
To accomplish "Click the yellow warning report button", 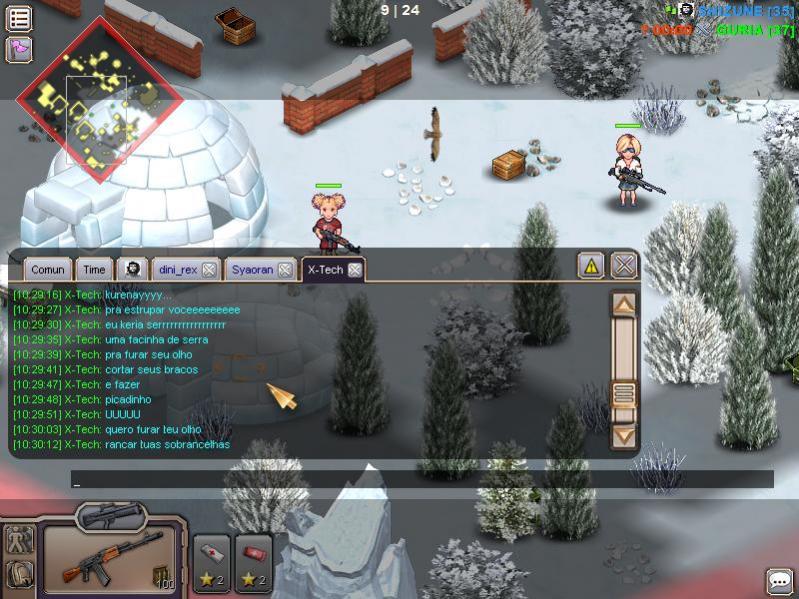I will (x=592, y=266).
